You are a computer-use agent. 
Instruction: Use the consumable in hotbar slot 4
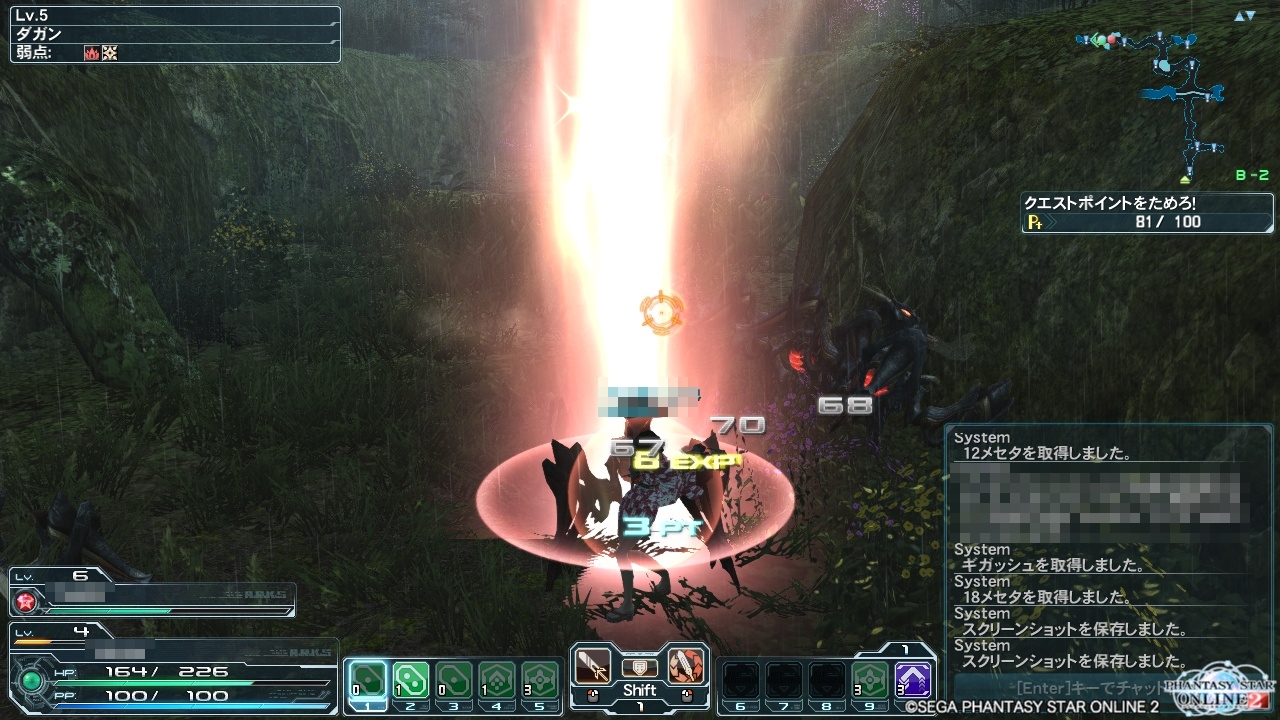(x=497, y=680)
